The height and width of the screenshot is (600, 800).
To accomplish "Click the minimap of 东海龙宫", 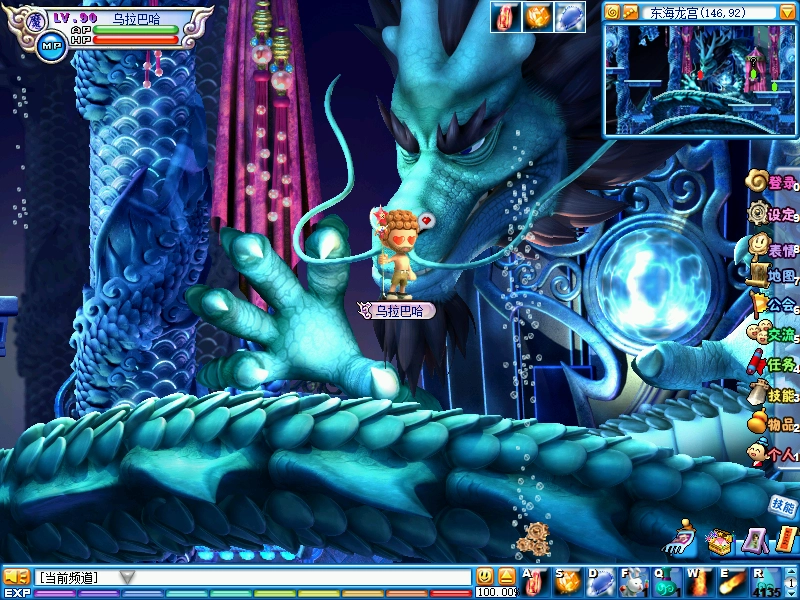I will tap(700, 80).
